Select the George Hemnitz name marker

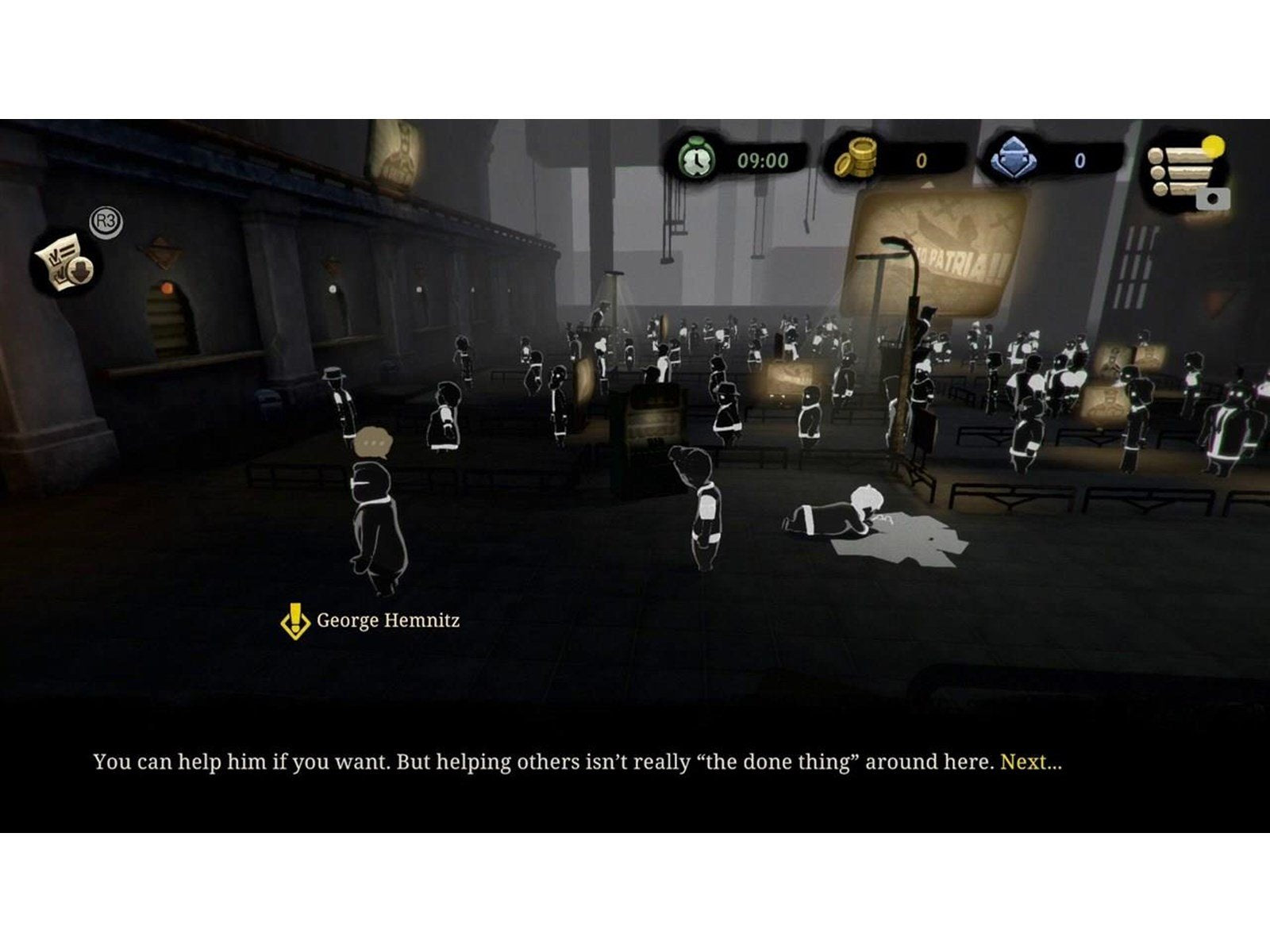(372, 620)
